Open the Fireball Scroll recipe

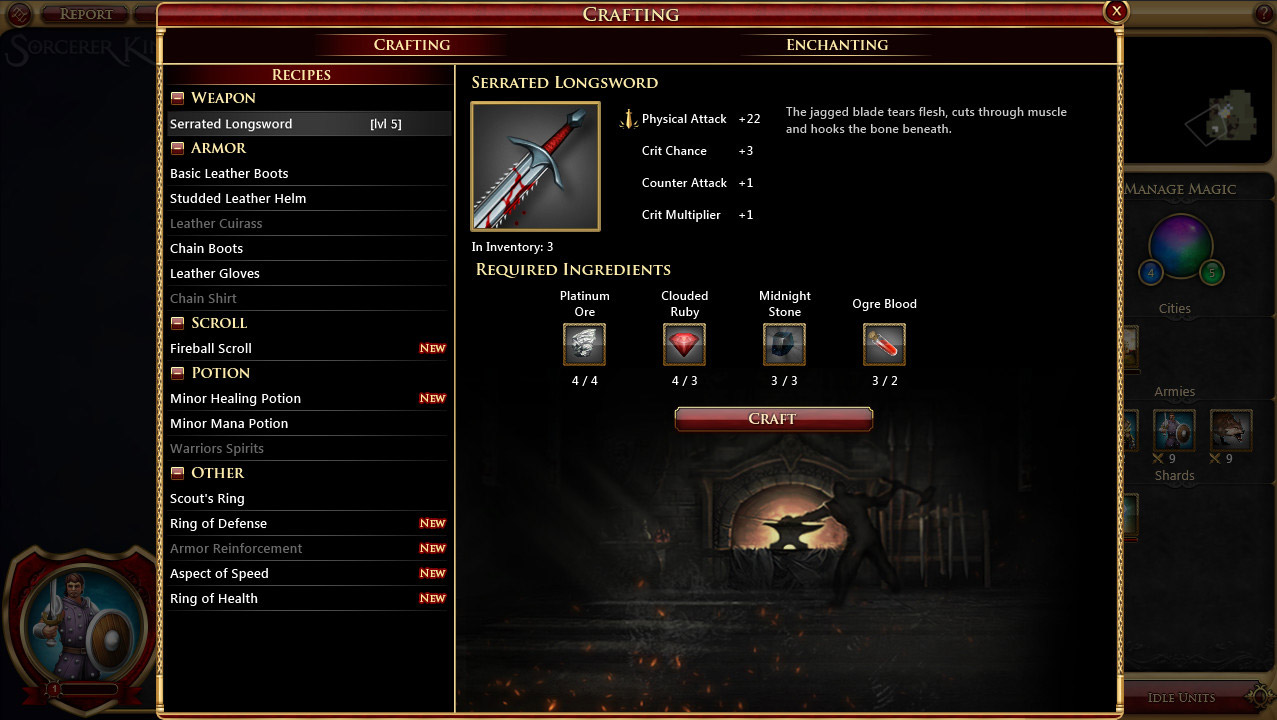click(211, 349)
